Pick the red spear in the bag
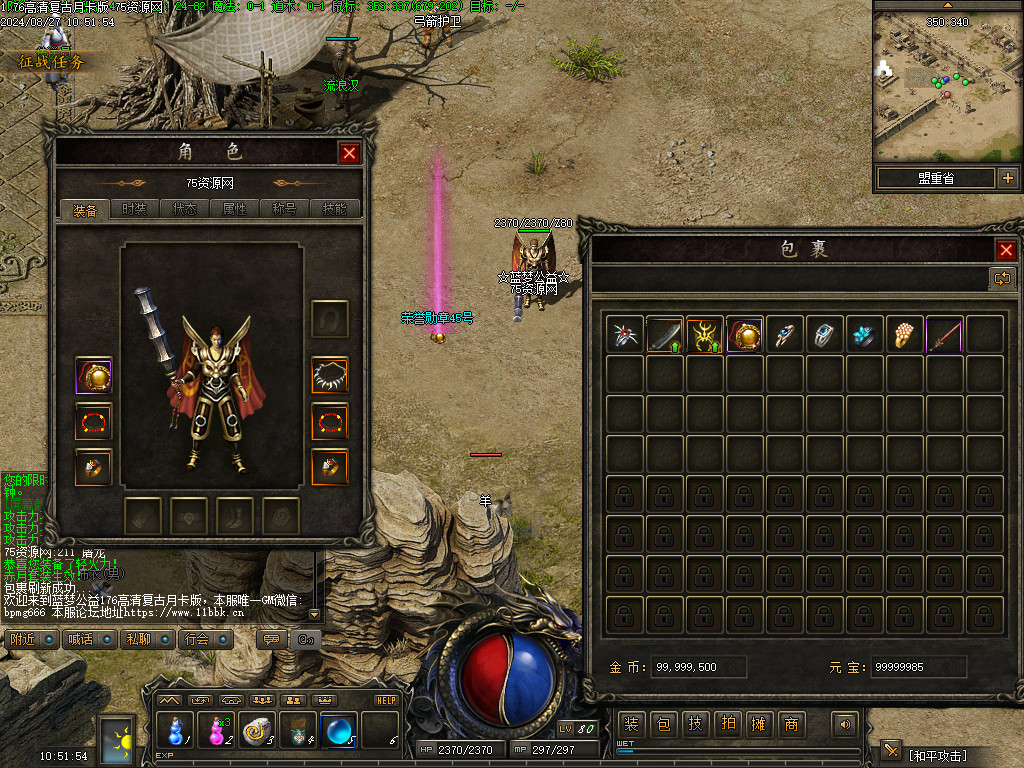This screenshot has width=1024, height=768. pyautogui.click(x=944, y=334)
